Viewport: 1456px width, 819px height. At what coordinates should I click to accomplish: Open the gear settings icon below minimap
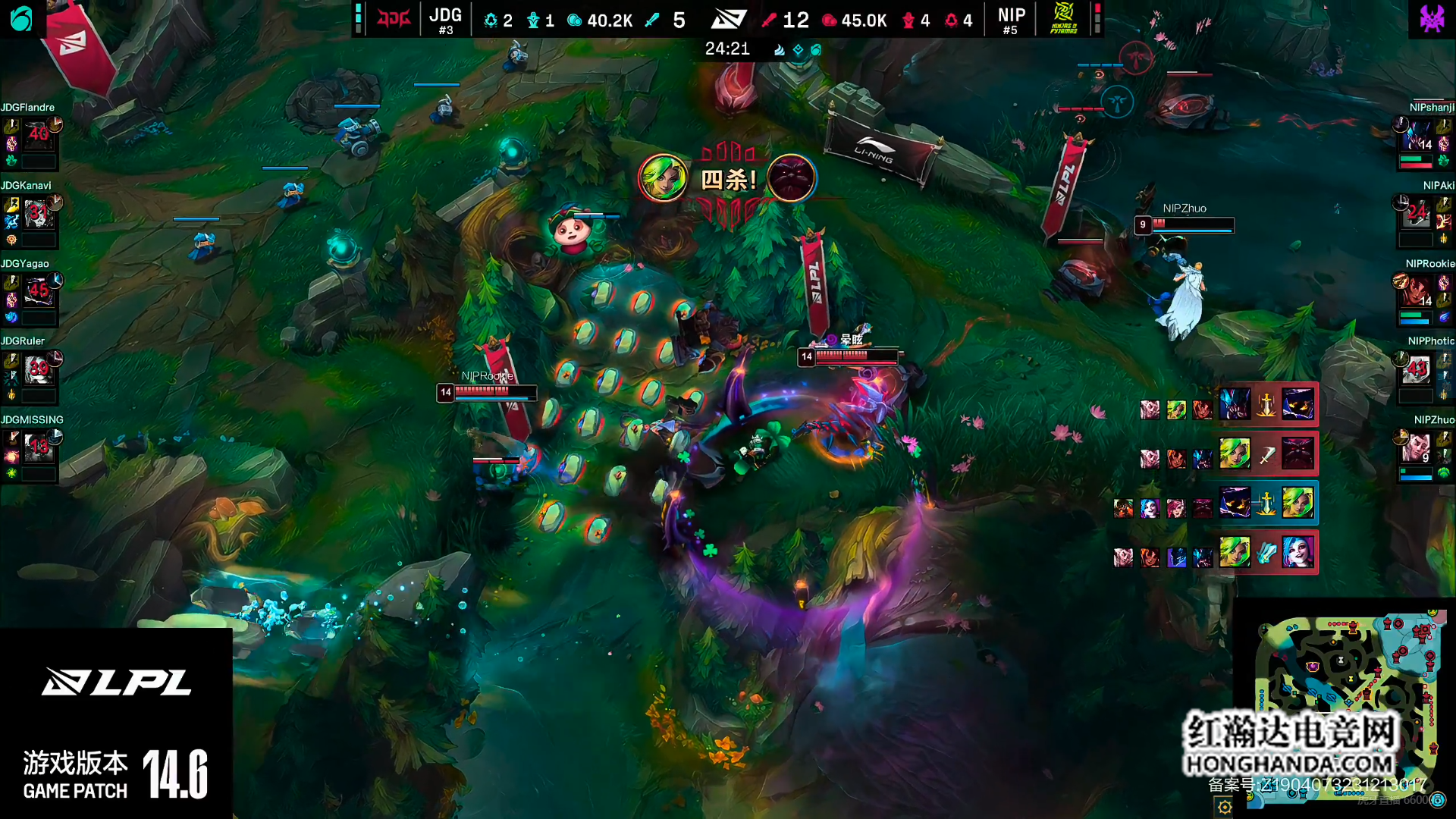(x=1225, y=807)
